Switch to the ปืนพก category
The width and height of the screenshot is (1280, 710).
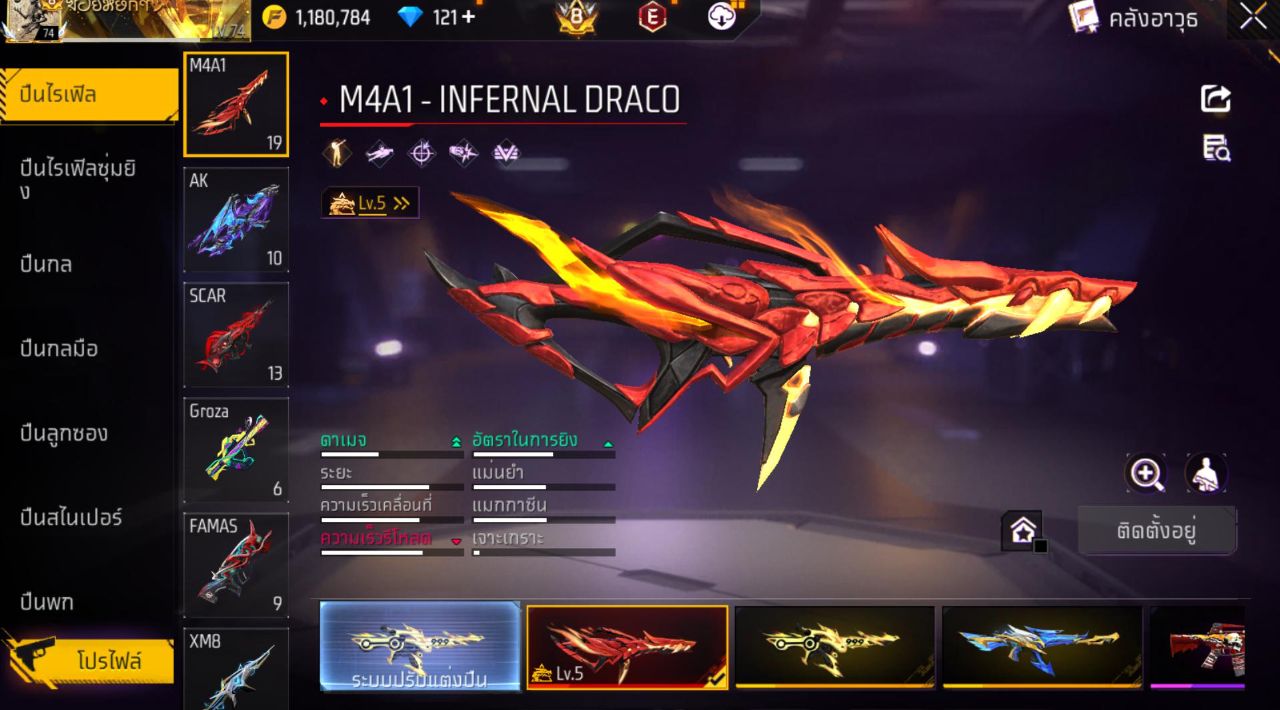click(48, 602)
